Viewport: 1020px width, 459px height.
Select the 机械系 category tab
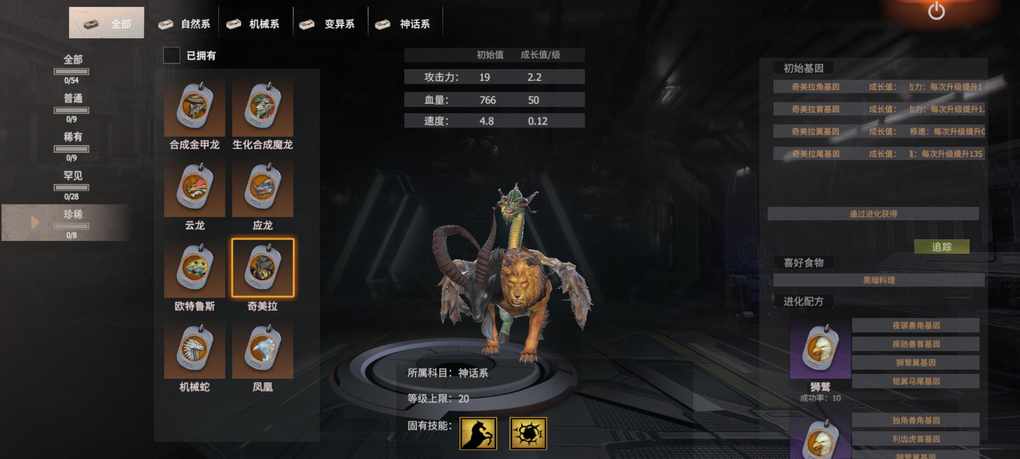point(254,23)
